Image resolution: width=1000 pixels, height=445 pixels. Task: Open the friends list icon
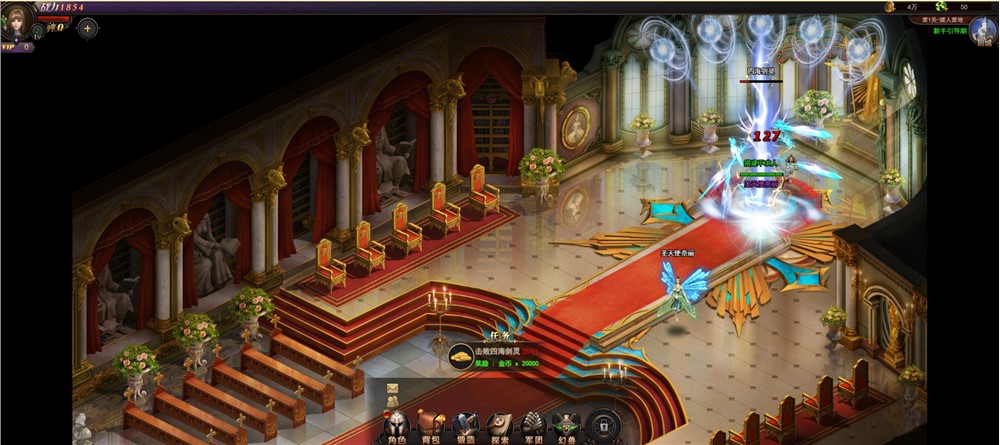pyautogui.click(x=393, y=401)
